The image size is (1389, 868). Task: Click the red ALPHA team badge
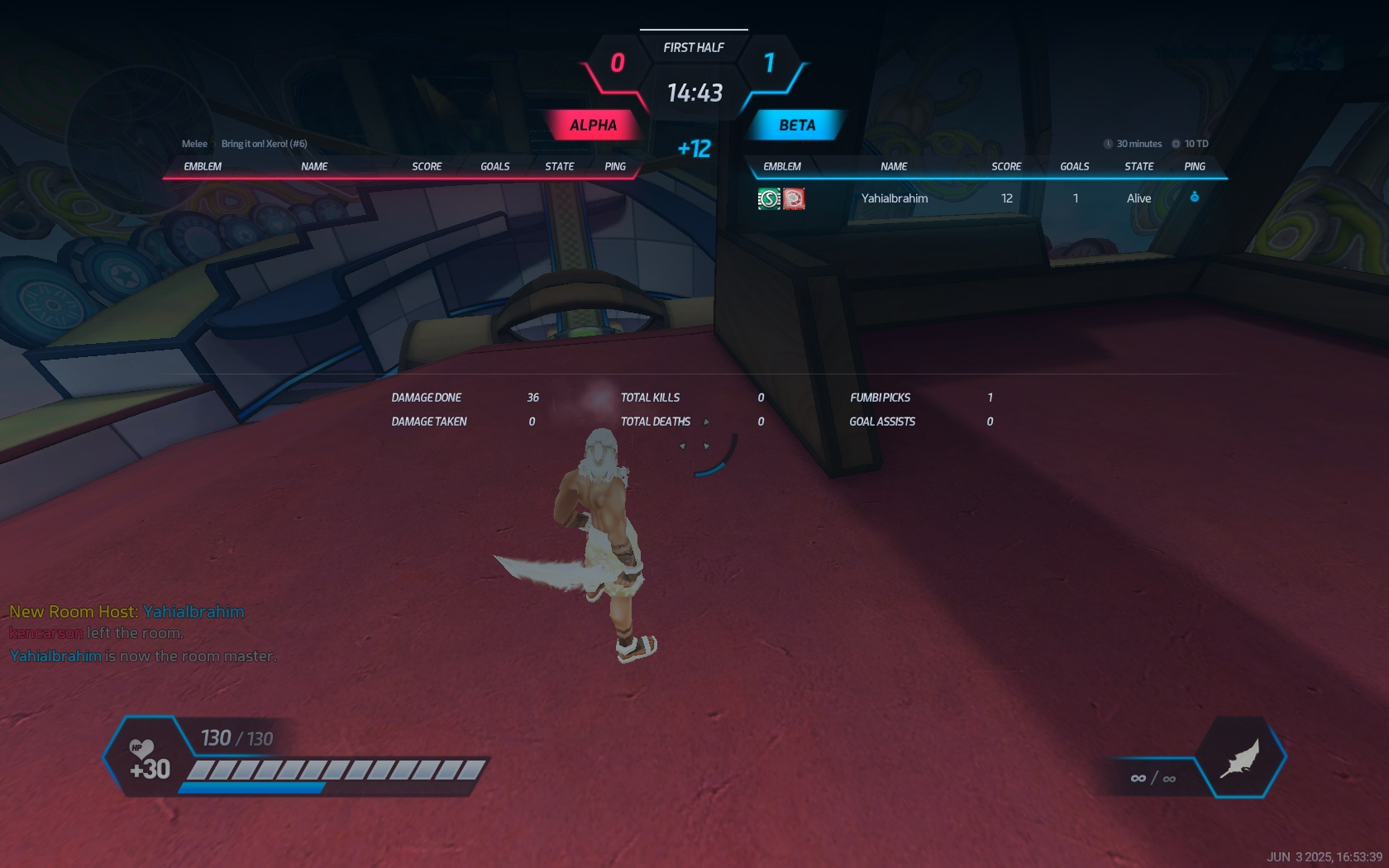(x=593, y=126)
